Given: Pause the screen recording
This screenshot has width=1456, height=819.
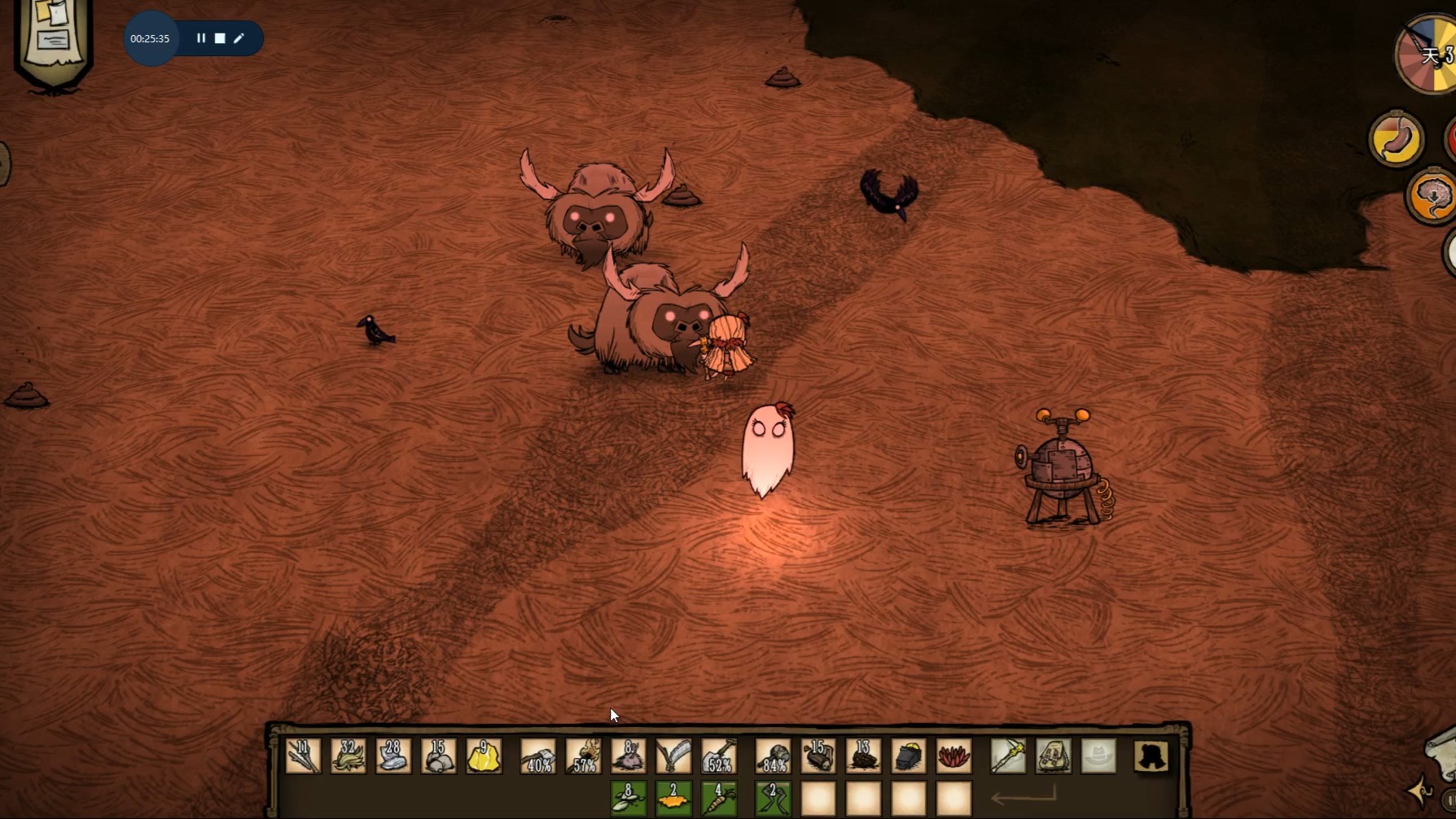Looking at the screenshot, I should (201, 38).
